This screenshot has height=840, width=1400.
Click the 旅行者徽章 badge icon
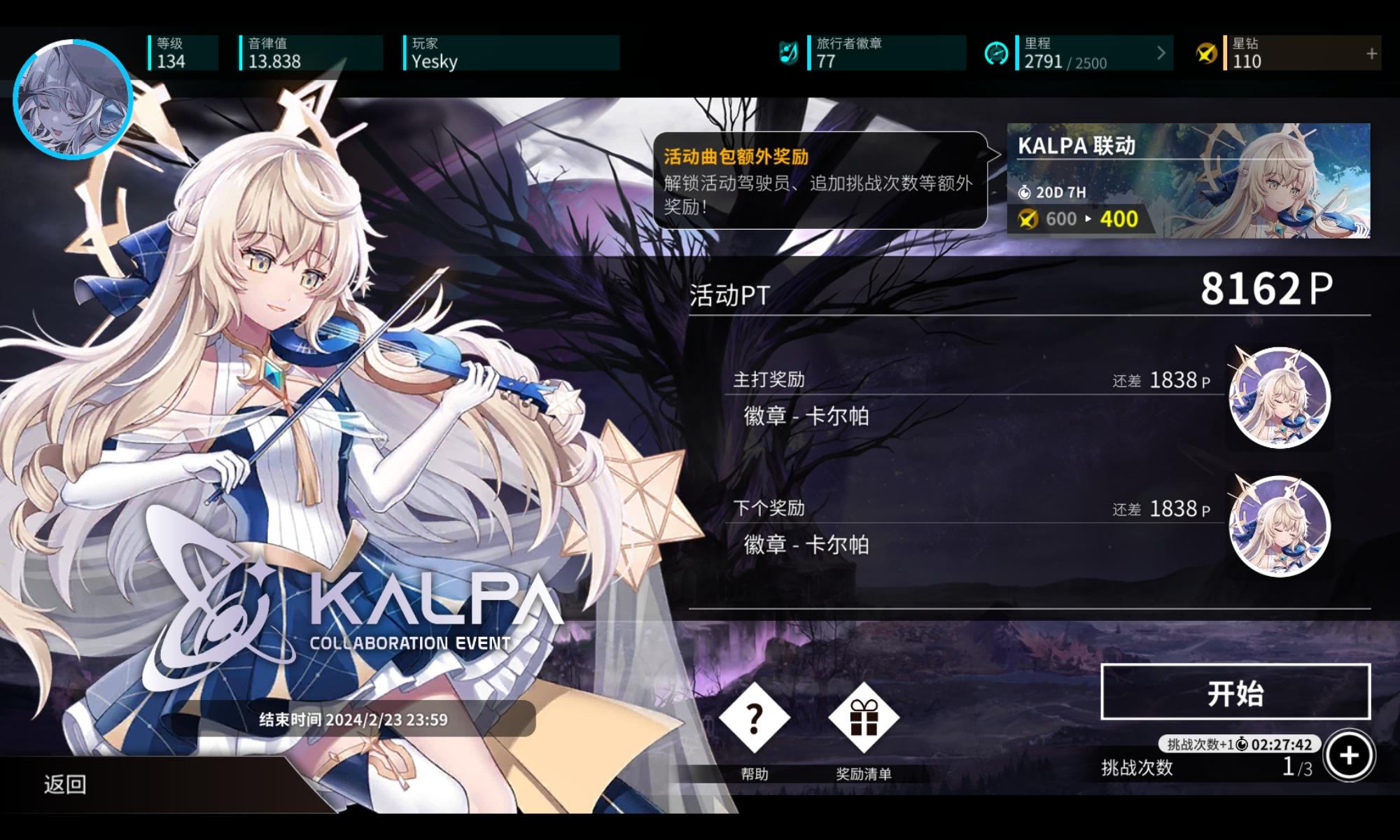pos(790,52)
